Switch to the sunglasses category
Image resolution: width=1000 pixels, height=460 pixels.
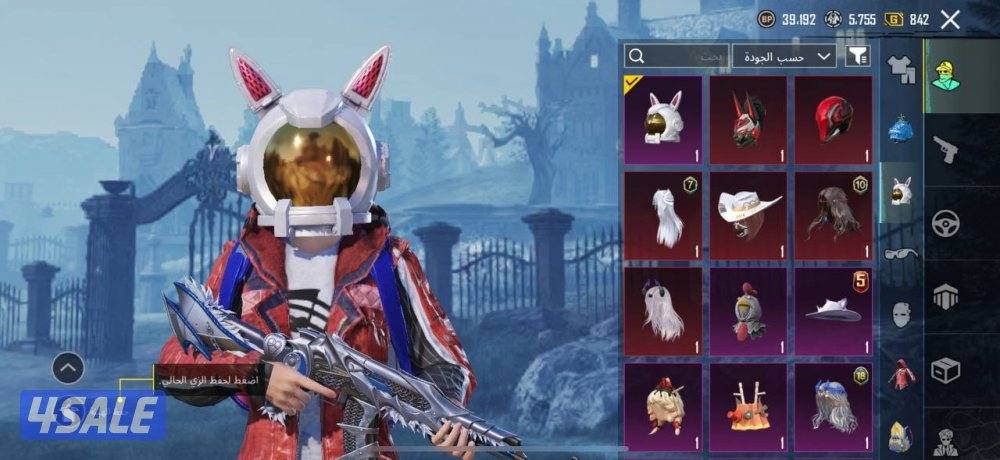coord(901,254)
